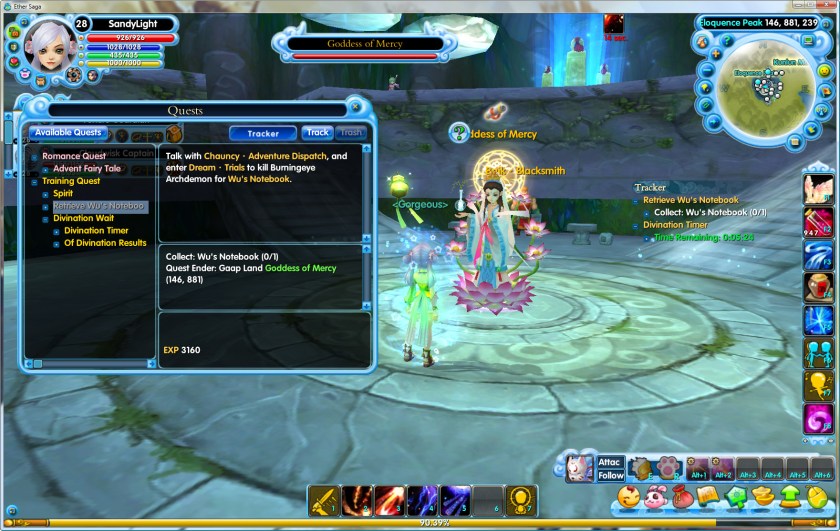This screenshot has height=531, width=840.
Task: Click the Track button for this quest
Action: pos(318,132)
